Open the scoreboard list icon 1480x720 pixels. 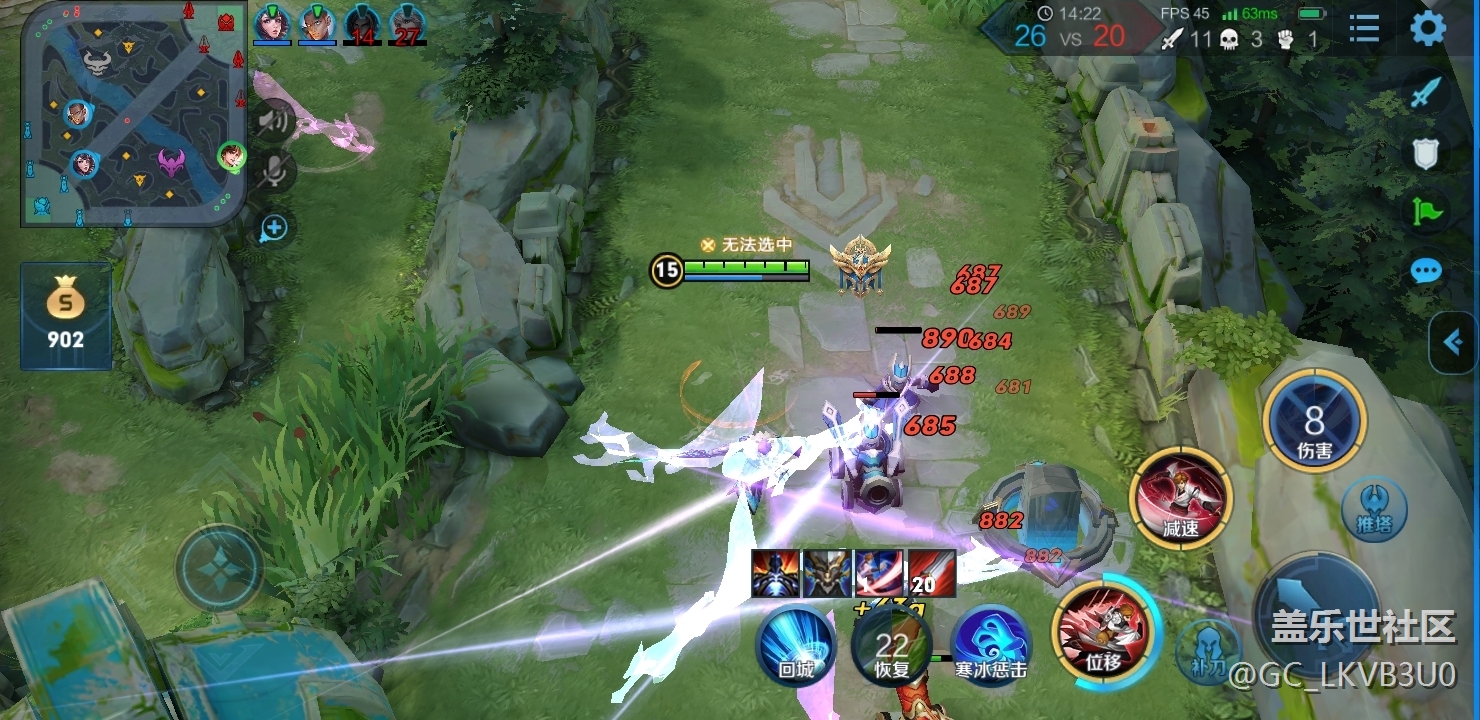[1364, 29]
